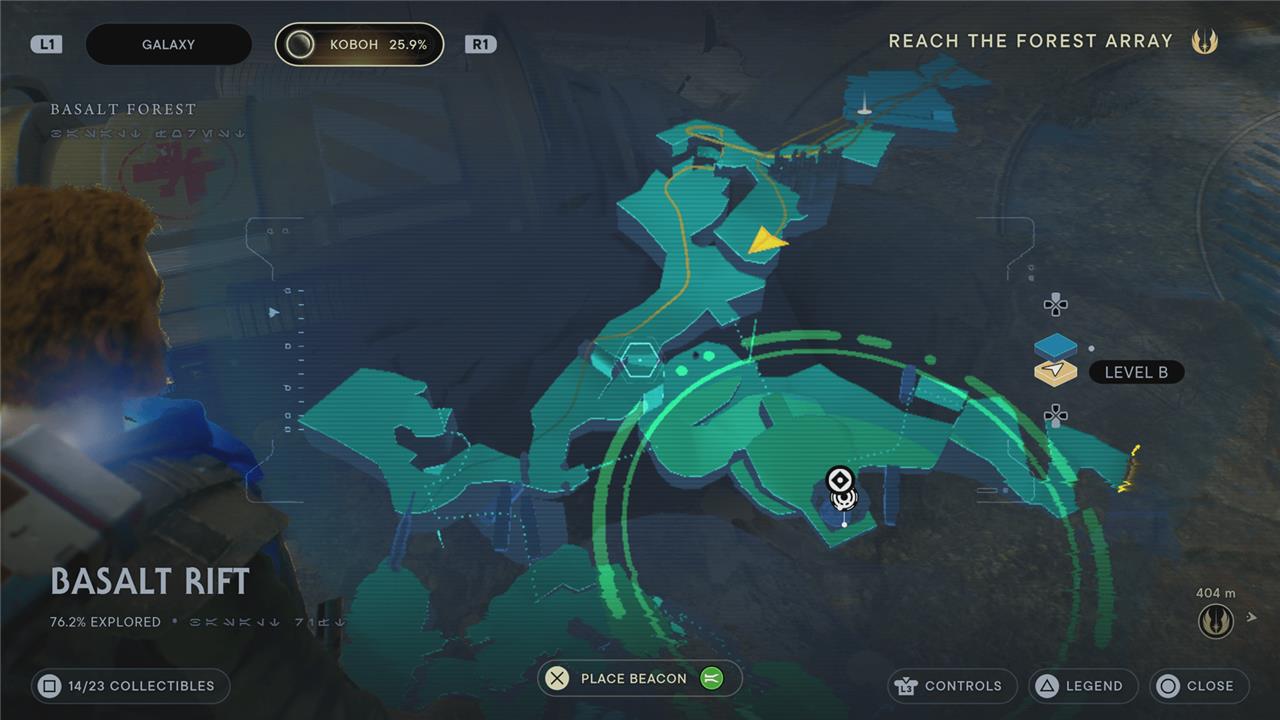Open the Controls panel
Image resolution: width=1280 pixels, height=720 pixels.
pyautogui.click(x=951, y=686)
